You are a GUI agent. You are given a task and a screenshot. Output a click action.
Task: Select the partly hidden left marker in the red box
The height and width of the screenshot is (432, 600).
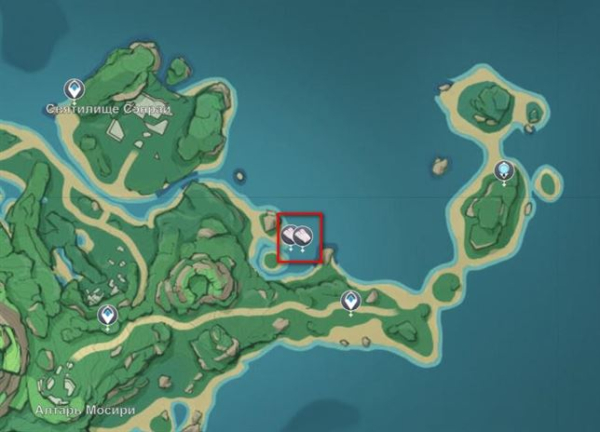pyautogui.click(x=288, y=236)
